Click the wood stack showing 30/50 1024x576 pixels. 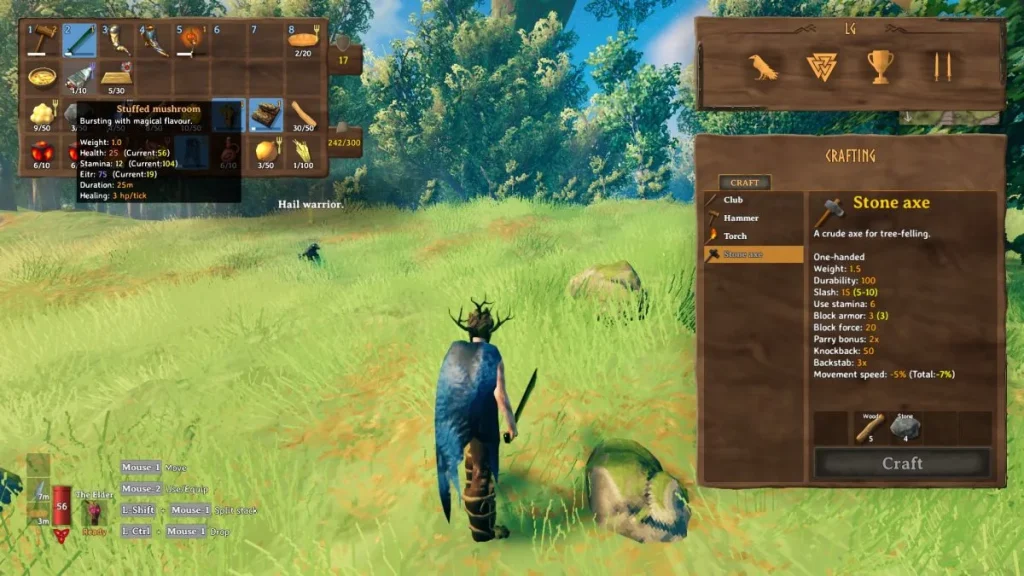click(302, 116)
